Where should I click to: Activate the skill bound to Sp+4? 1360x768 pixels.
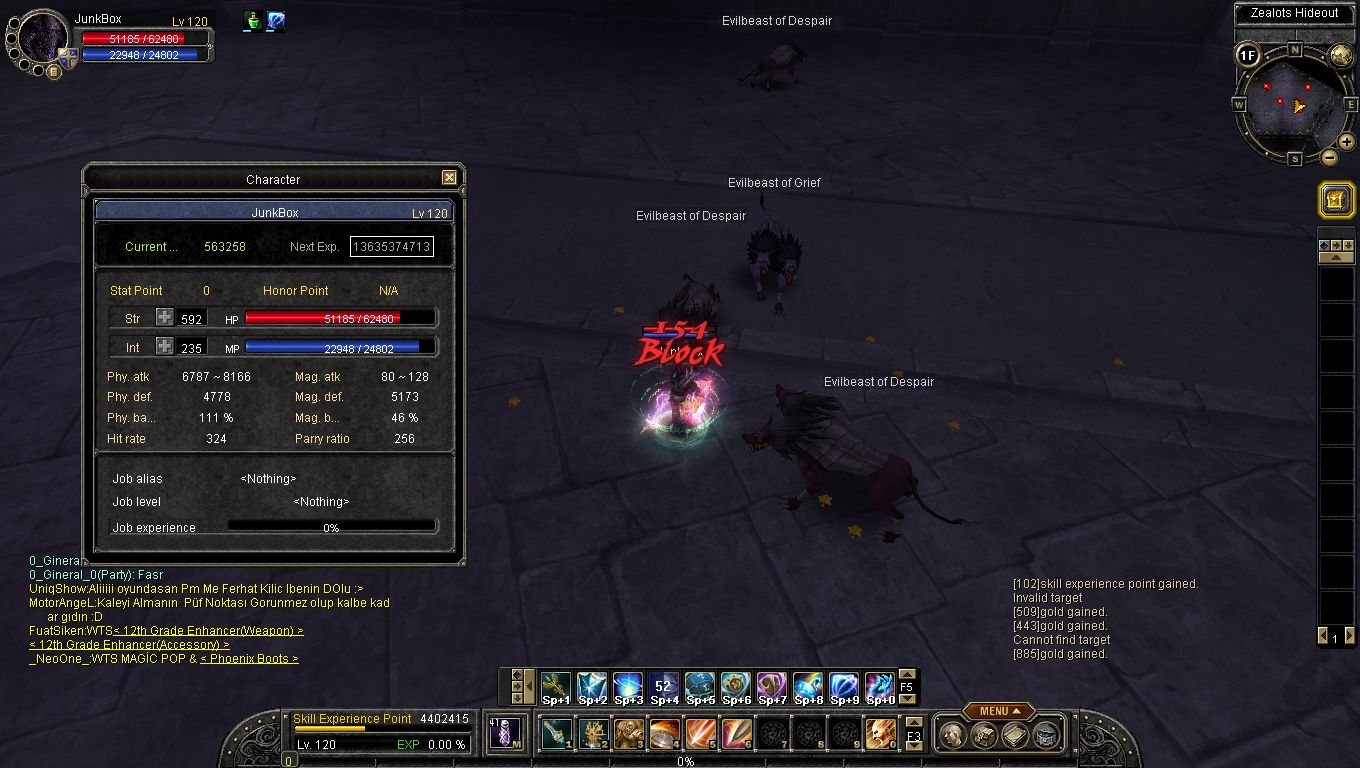(x=663, y=686)
